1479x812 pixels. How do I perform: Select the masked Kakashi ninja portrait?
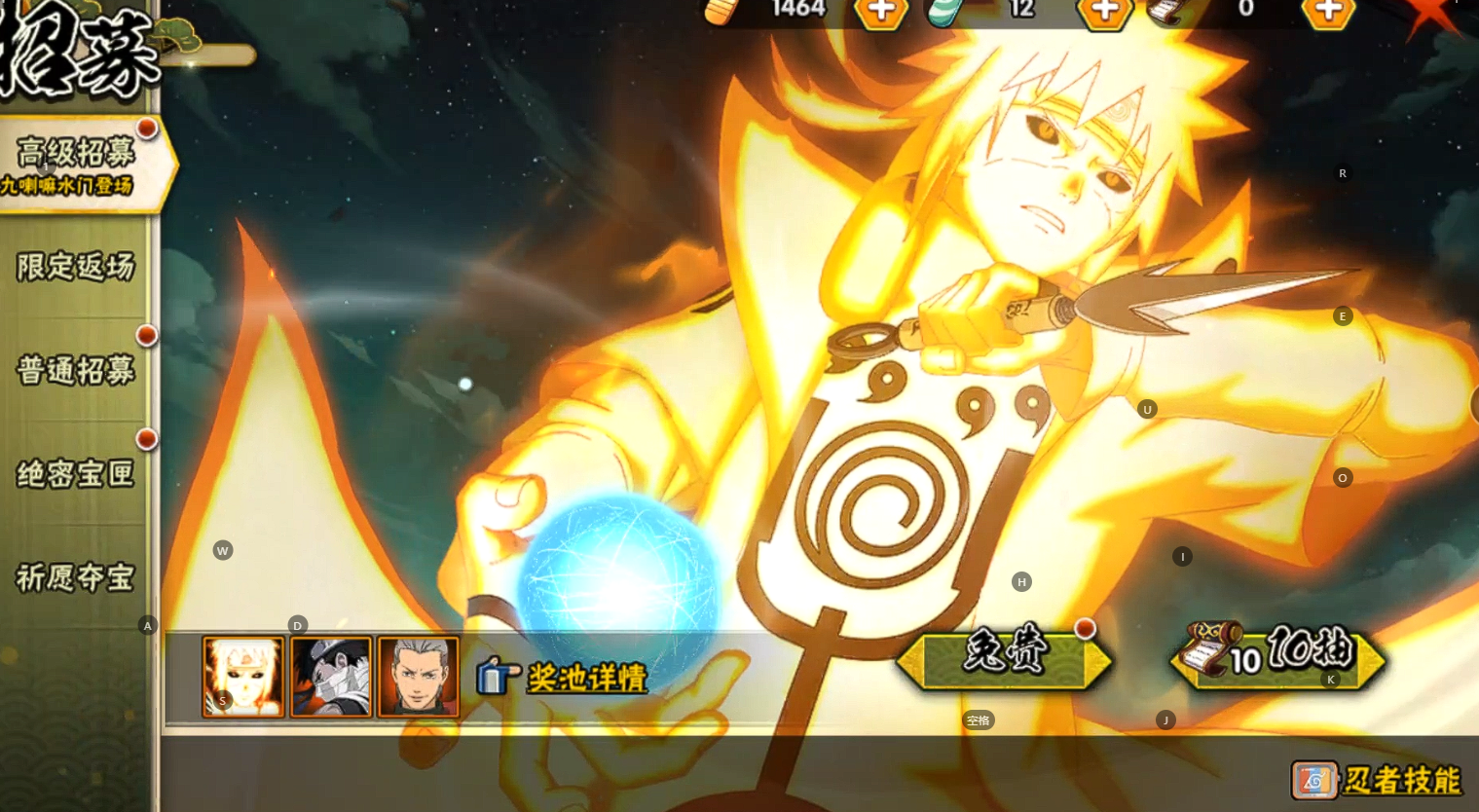(331, 677)
